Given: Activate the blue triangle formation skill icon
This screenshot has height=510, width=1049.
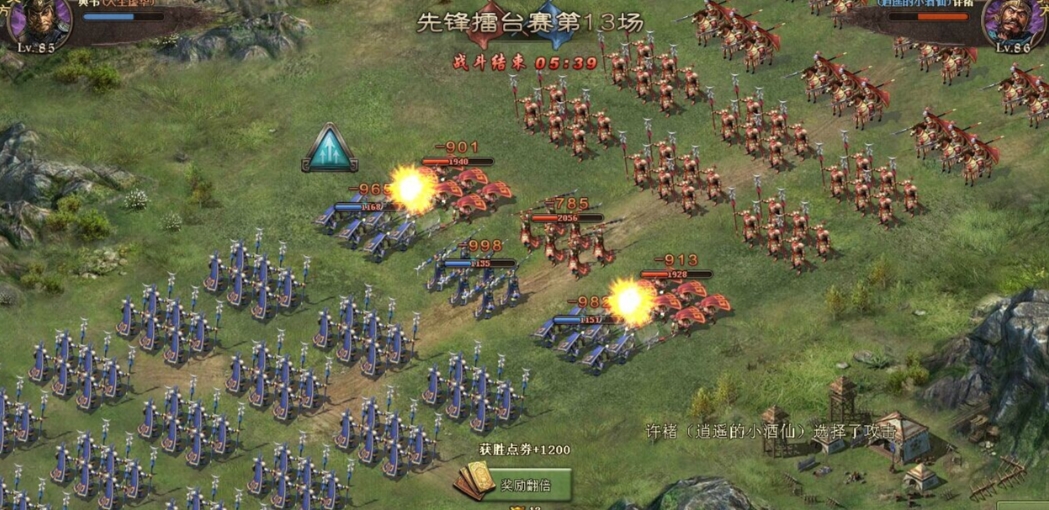Looking at the screenshot, I should pos(330,149).
